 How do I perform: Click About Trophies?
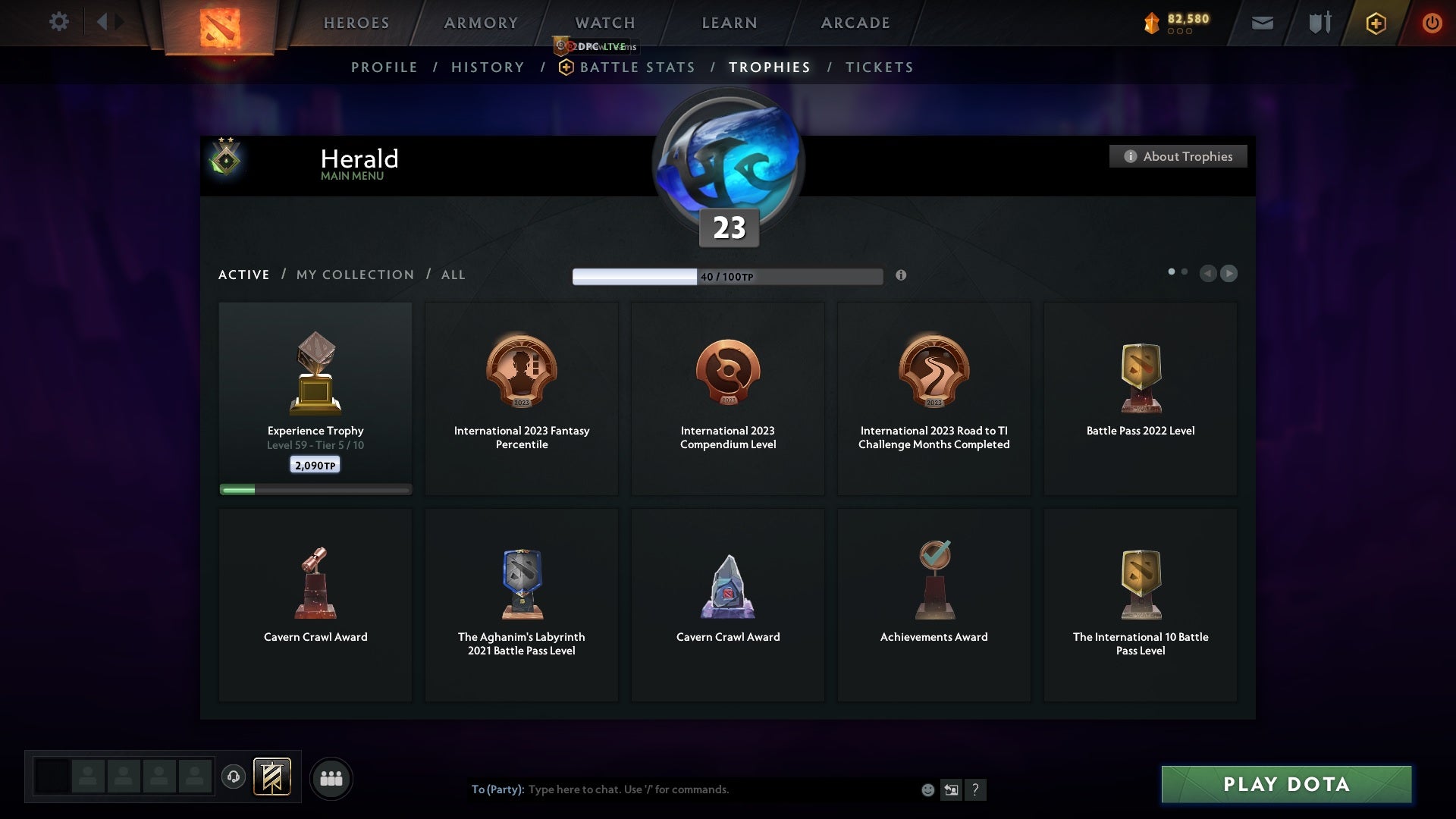(1178, 156)
